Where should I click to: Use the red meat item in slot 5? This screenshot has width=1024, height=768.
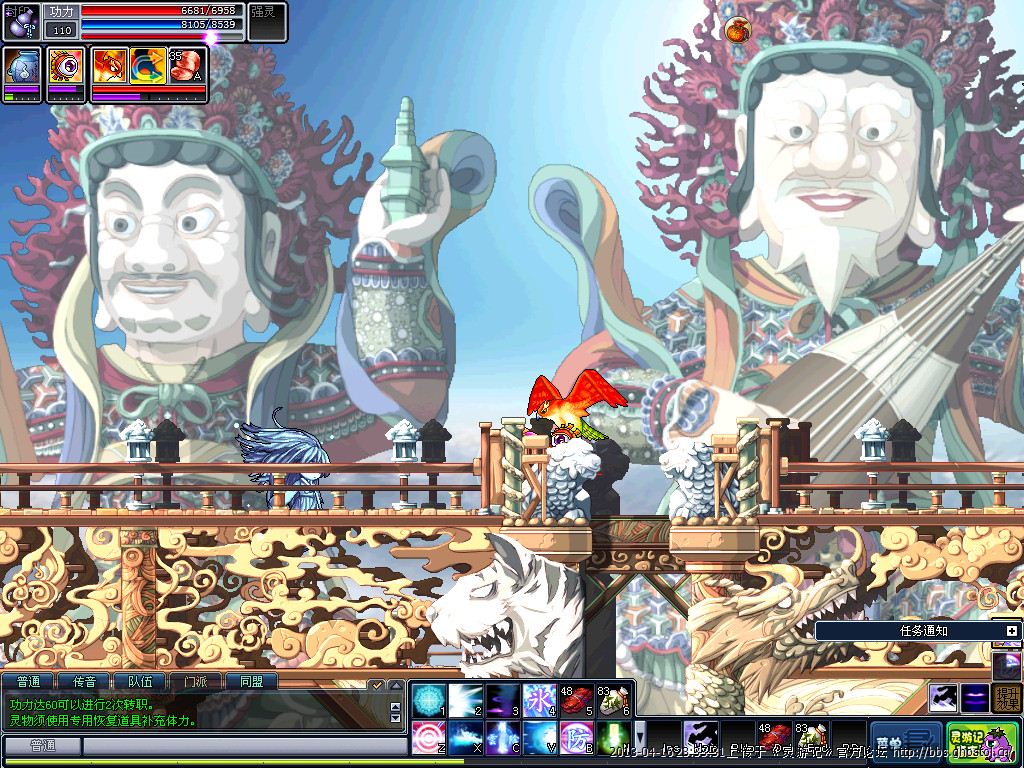click(577, 699)
